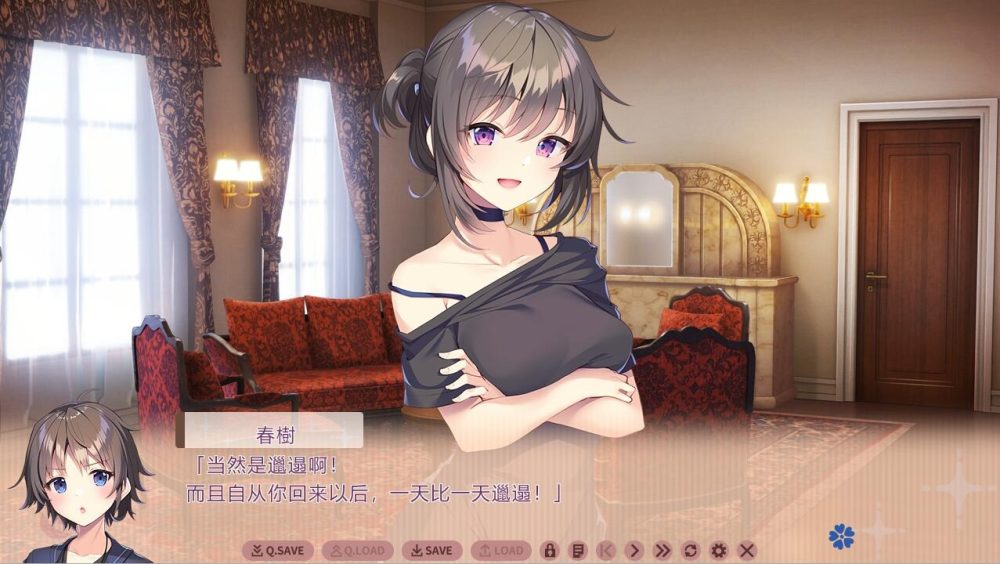1000x564 pixels.
Task: Advance with the single right arrow button
Action: coord(634,550)
